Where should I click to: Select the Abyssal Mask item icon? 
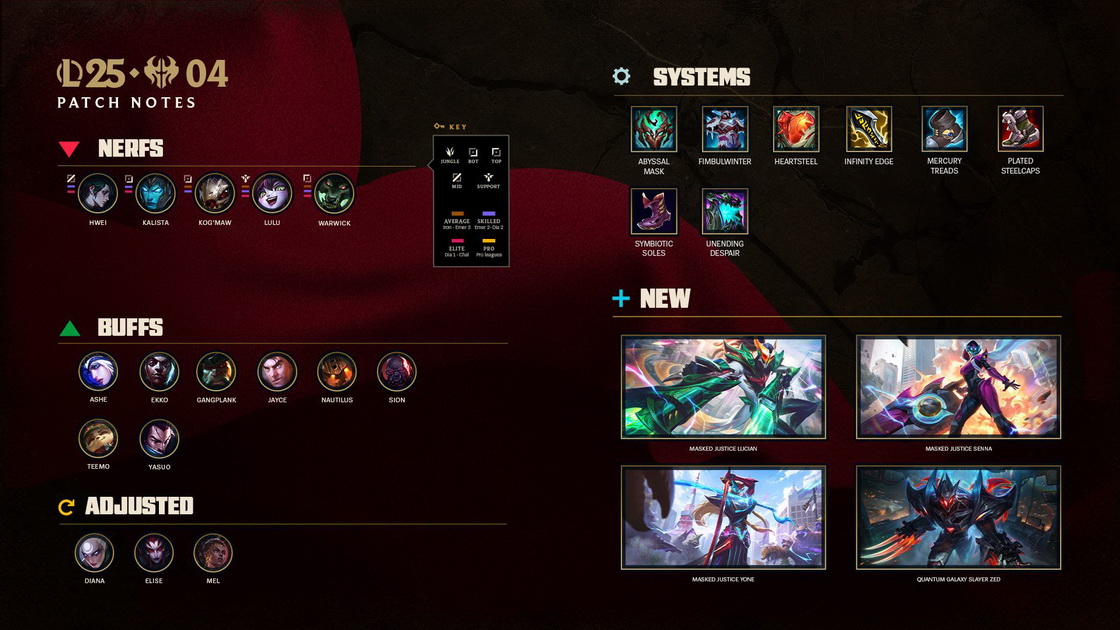coord(654,129)
